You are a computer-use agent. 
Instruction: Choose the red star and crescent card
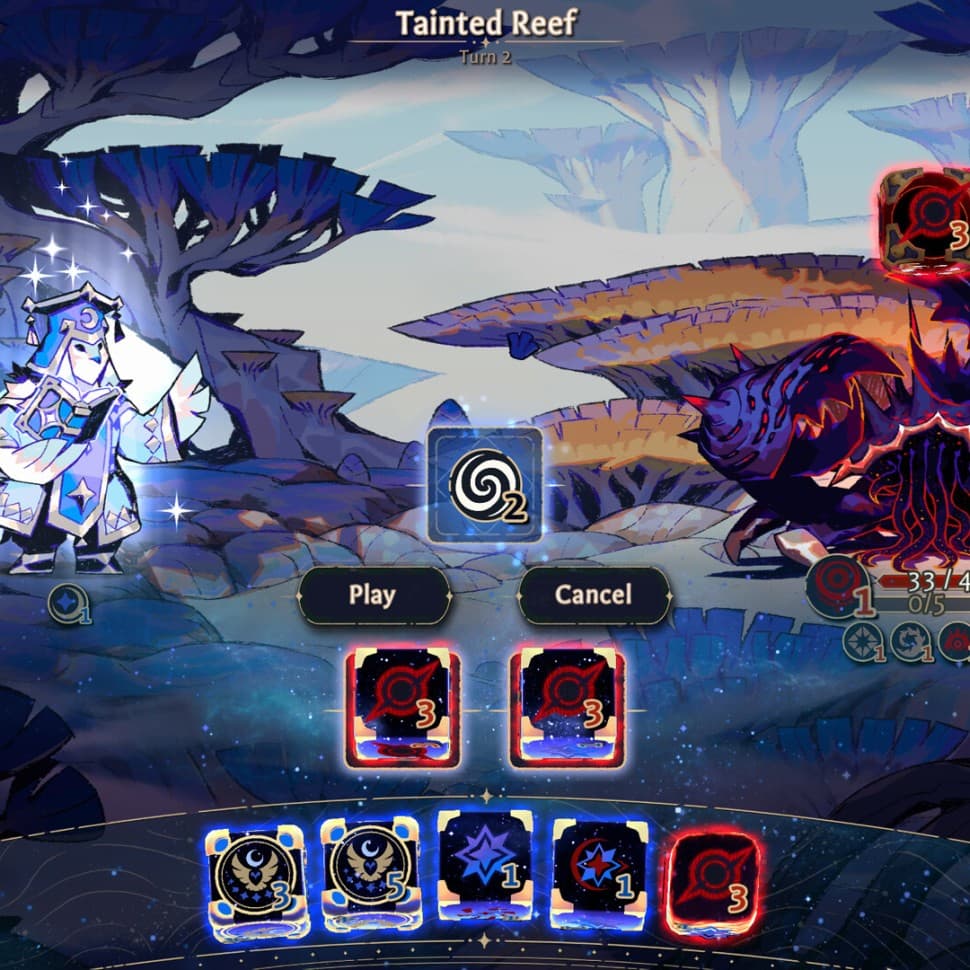(x=599, y=874)
